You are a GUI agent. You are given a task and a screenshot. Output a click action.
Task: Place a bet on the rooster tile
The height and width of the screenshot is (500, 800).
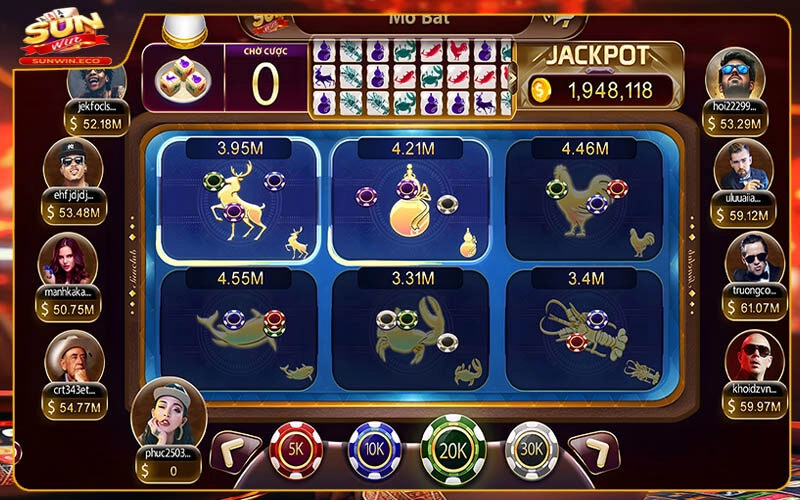[x=585, y=200]
